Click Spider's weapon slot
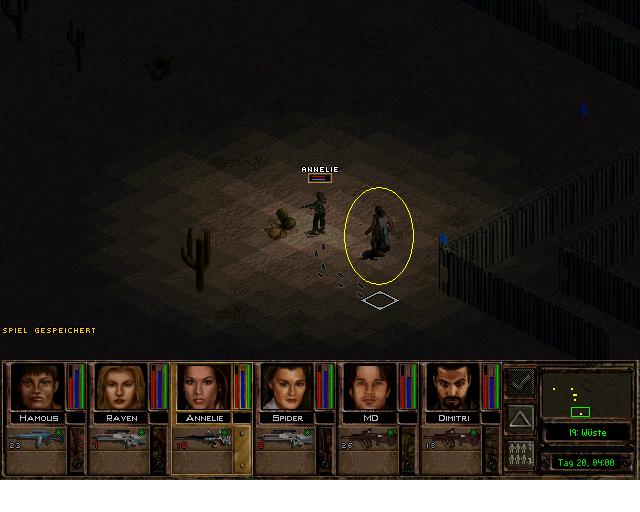640x512 pixels. tap(287, 439)
